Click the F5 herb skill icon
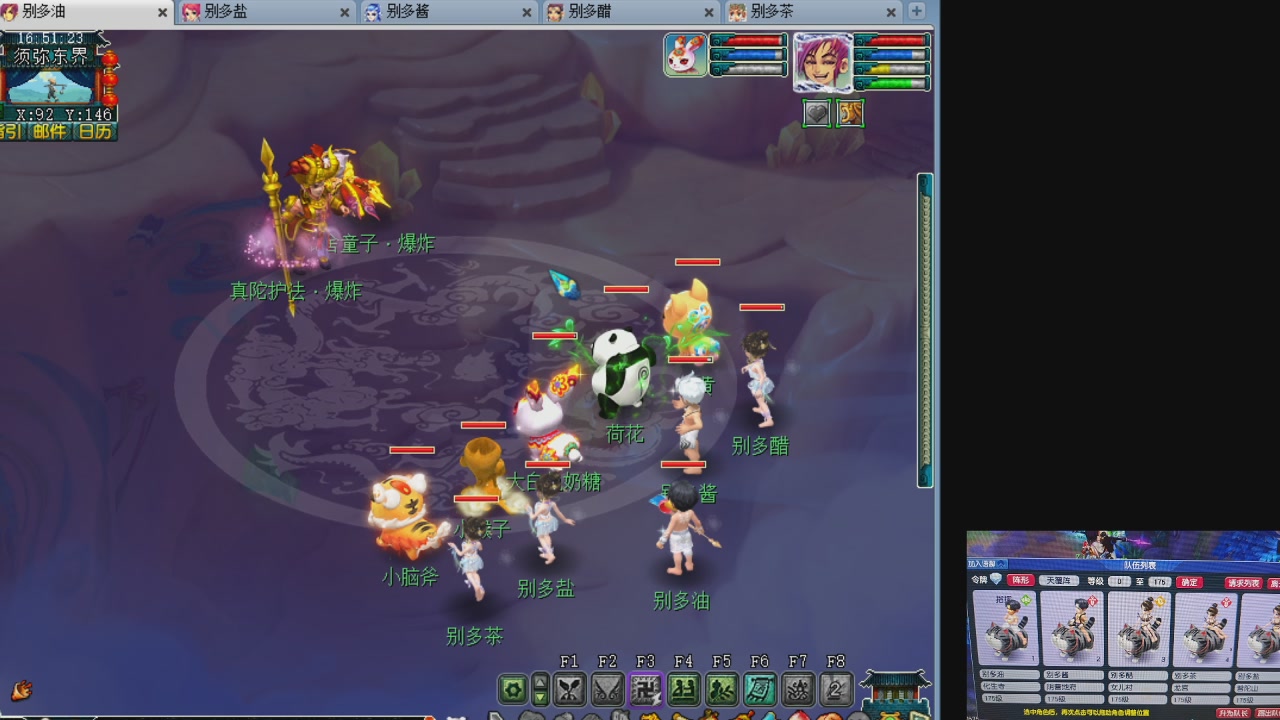1280x720 pixels. pyautogui.click(x=720, y=687)
